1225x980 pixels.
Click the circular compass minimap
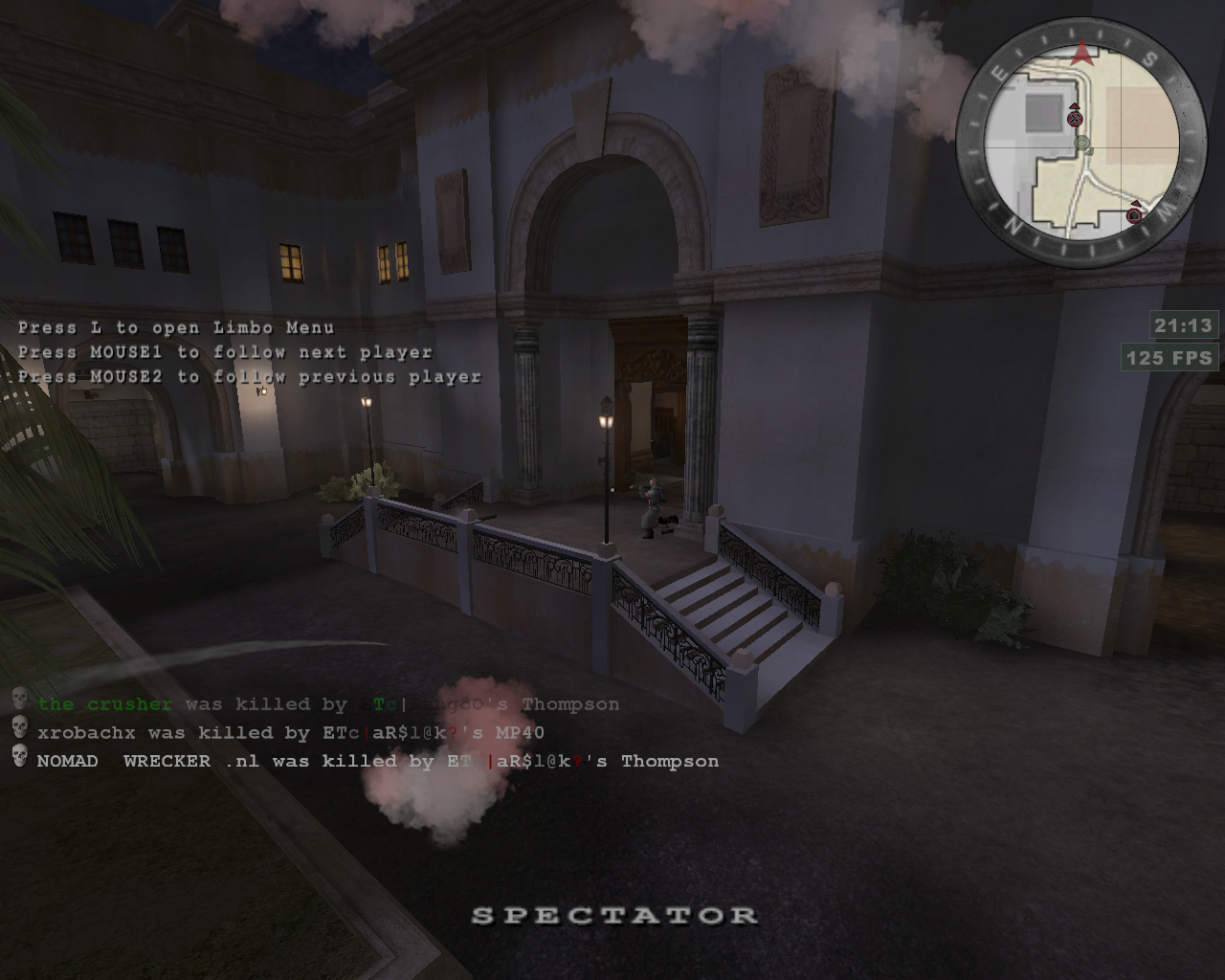pyautogui.click(x=1081, y=144)
